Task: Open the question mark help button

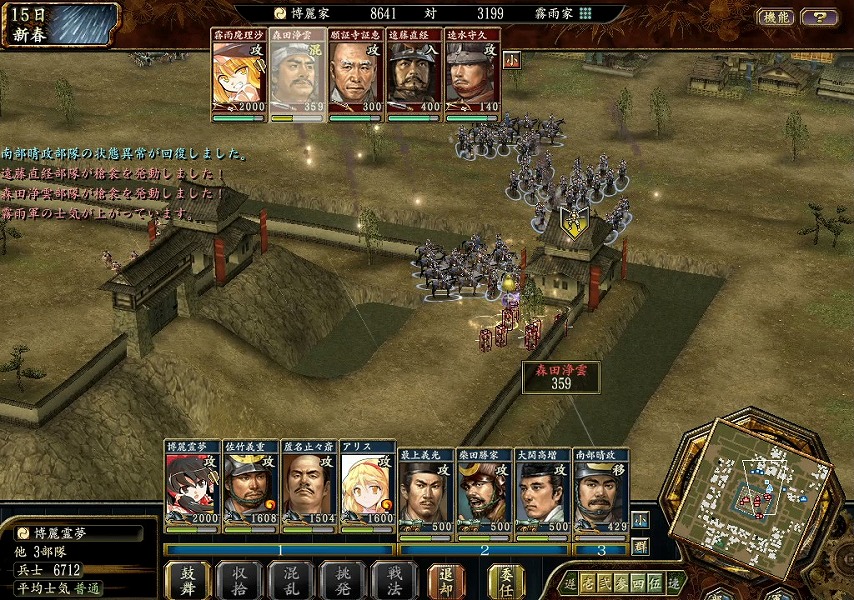Action: (819, 17)
